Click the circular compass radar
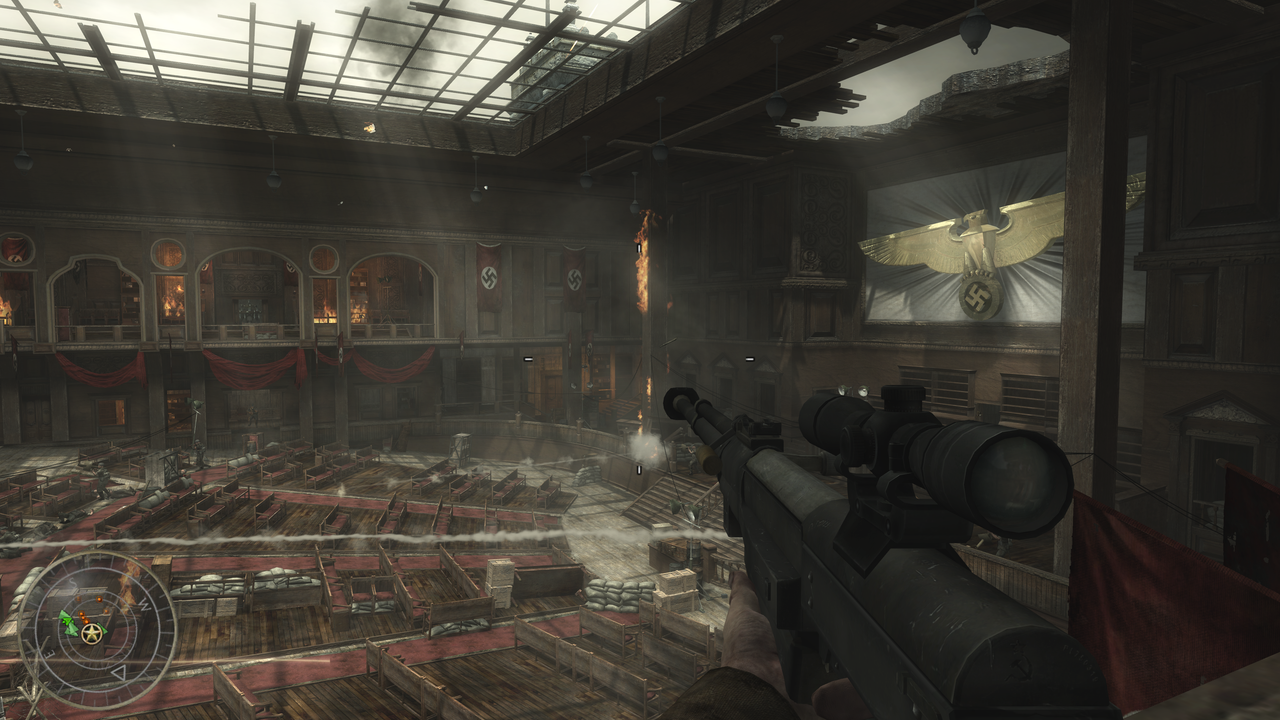The height and width of the screenshot is (720, 1280). [x=97, y=630]
